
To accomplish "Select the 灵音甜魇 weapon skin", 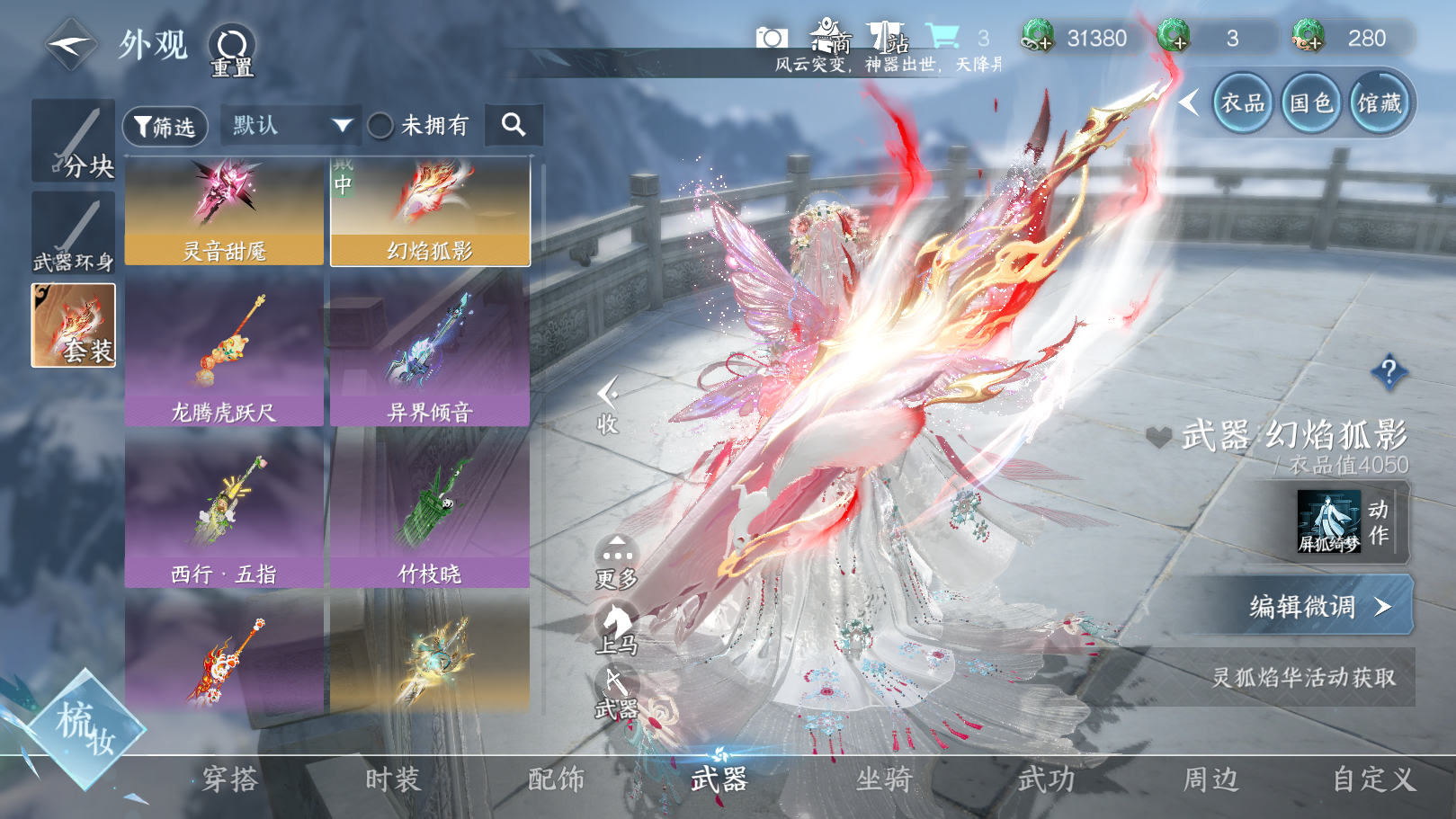I will 224,212.
